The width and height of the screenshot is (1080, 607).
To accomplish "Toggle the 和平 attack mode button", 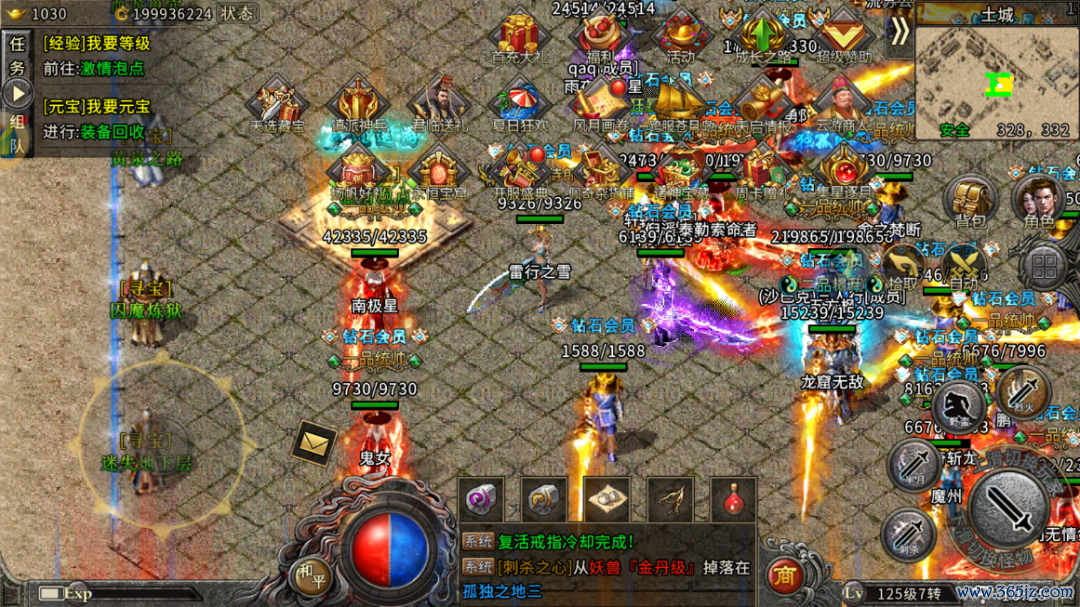I will click(311, 572).
